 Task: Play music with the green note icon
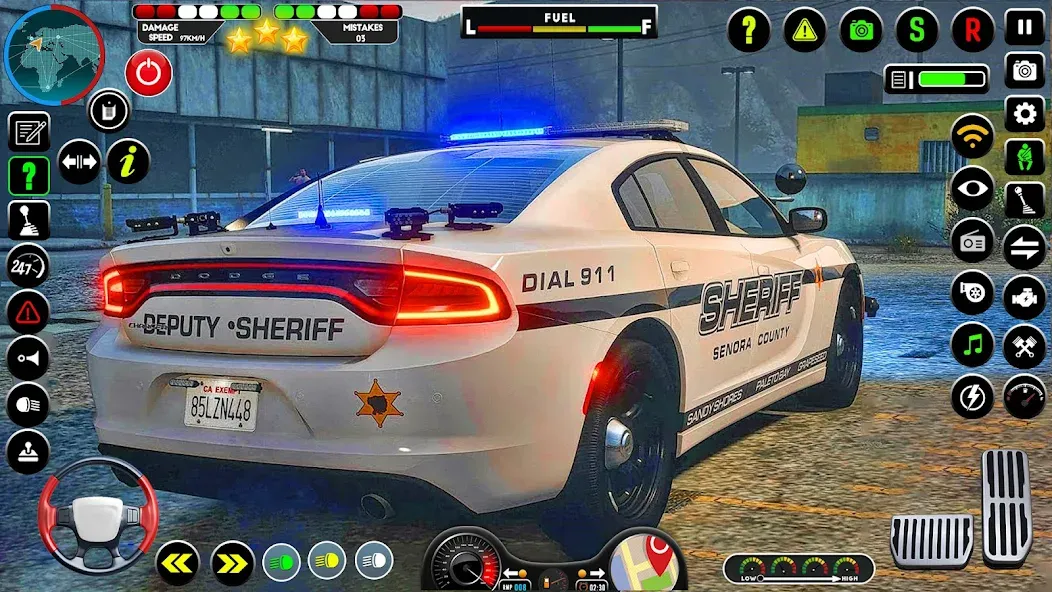[x=972, y=343]
